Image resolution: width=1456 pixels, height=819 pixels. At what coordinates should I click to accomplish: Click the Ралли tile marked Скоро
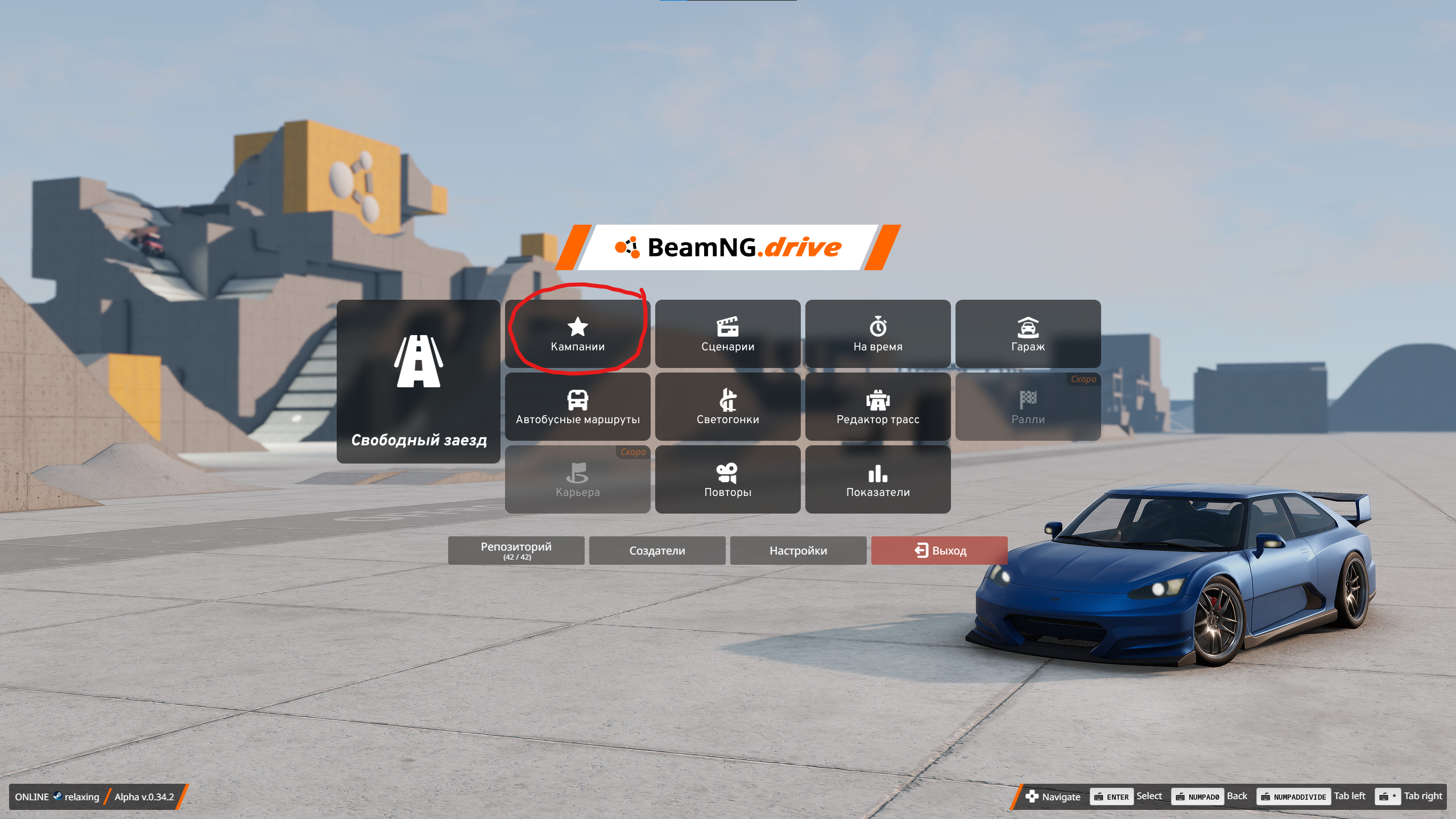(1028, 407)
